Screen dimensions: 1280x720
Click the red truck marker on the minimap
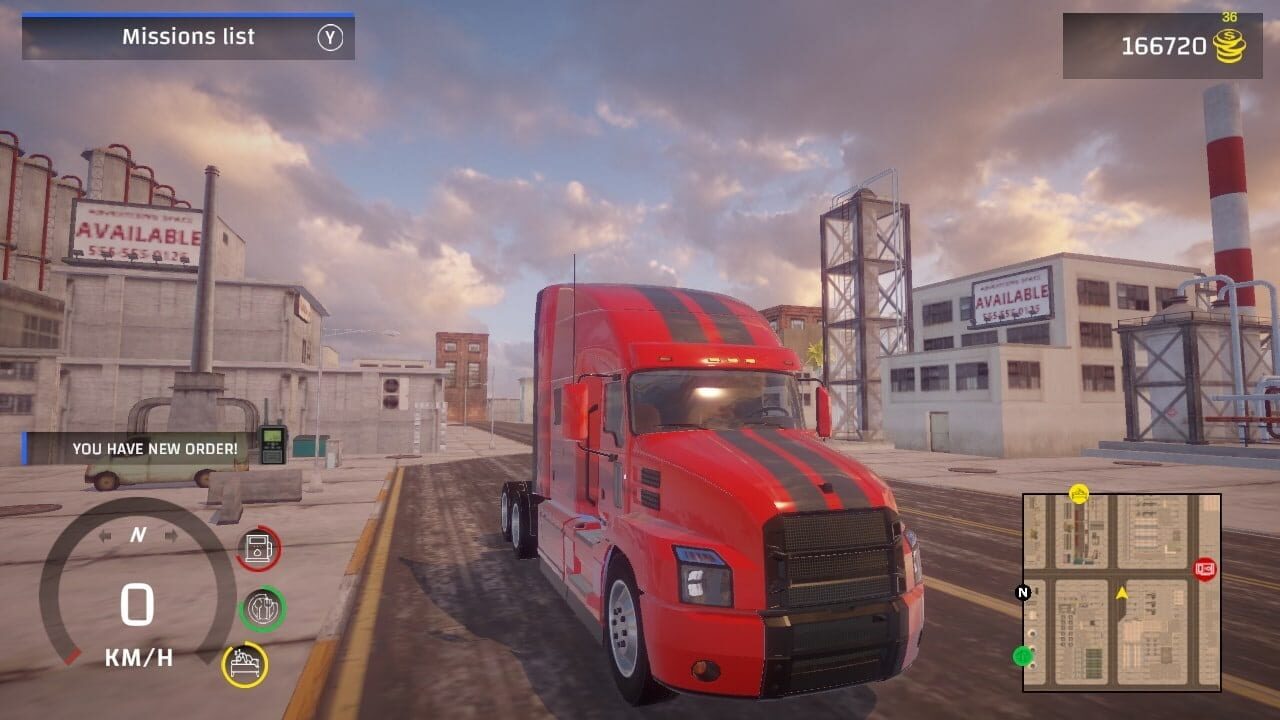coord(1205,568)
